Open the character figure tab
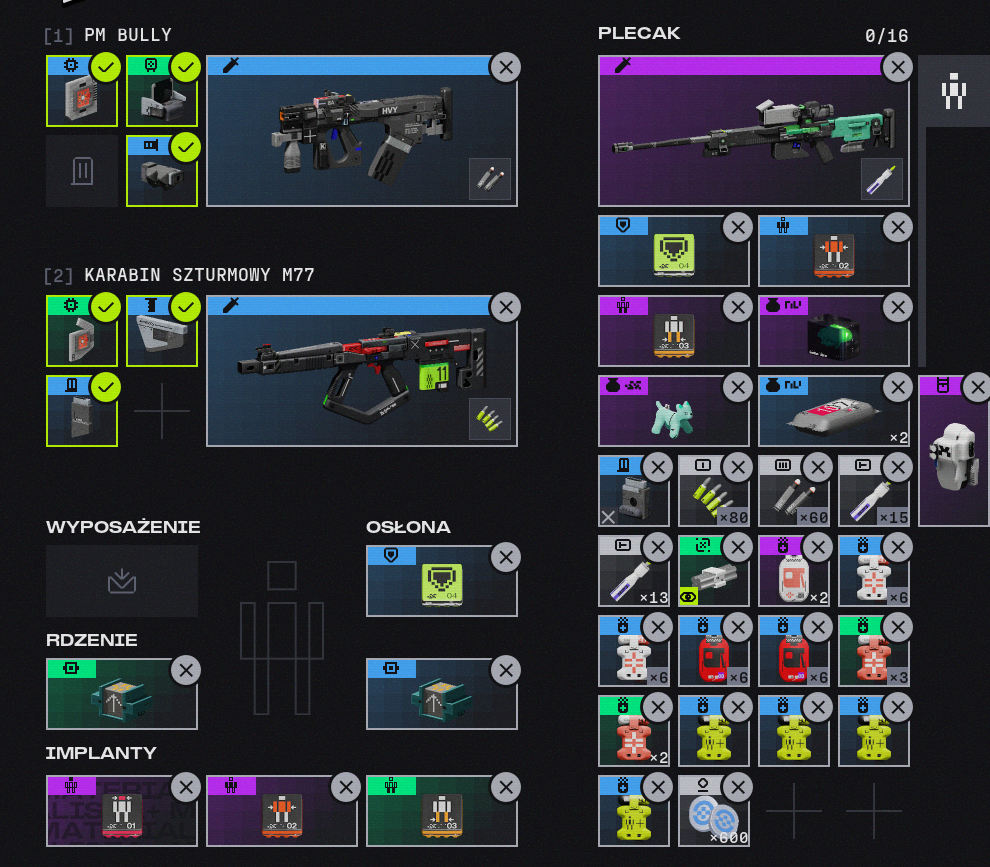This screenshot has width=990, height=867. pyautogui.click(x=953, y=91)
